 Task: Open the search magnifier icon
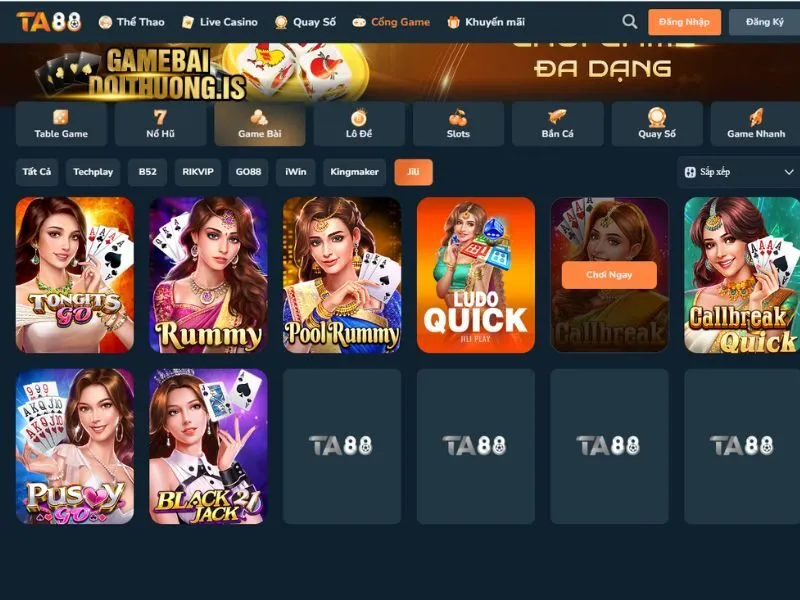[x=629, y=21]
